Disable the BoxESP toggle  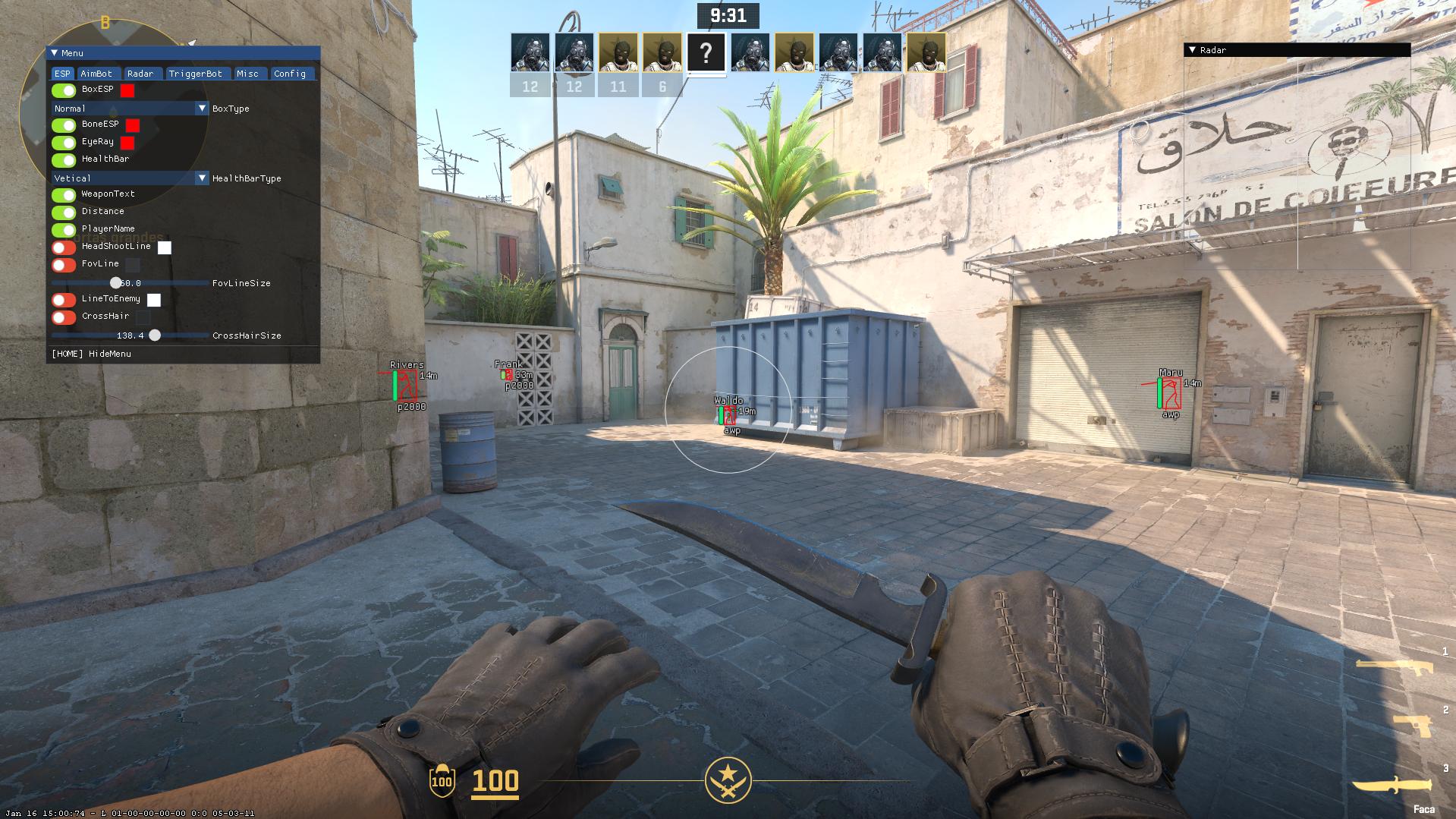pos(62,90)
